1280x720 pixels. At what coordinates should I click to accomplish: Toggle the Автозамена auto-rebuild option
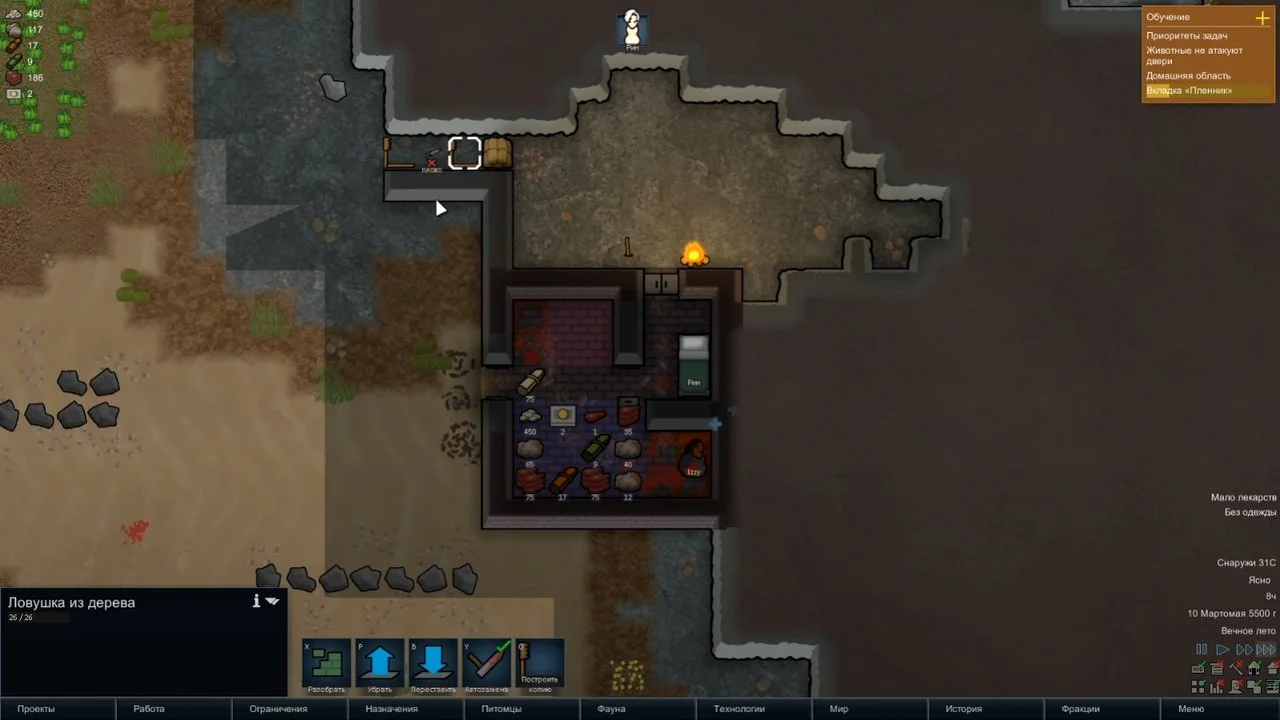coord(486,664)
